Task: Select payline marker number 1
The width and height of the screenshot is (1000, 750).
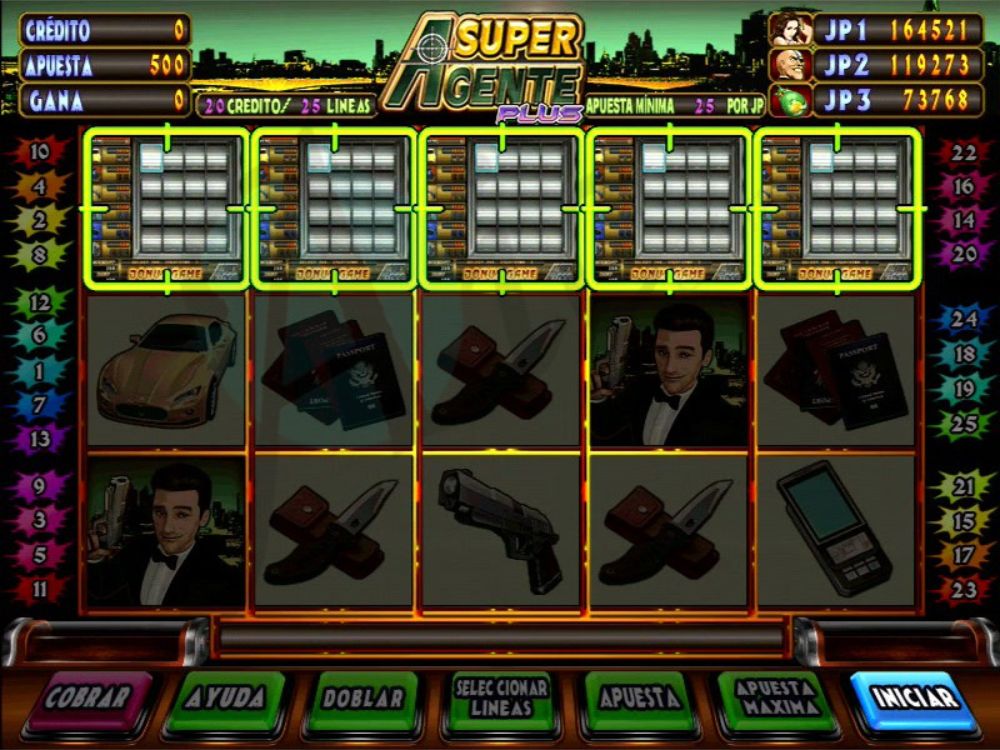Action: tap(40, 370)
